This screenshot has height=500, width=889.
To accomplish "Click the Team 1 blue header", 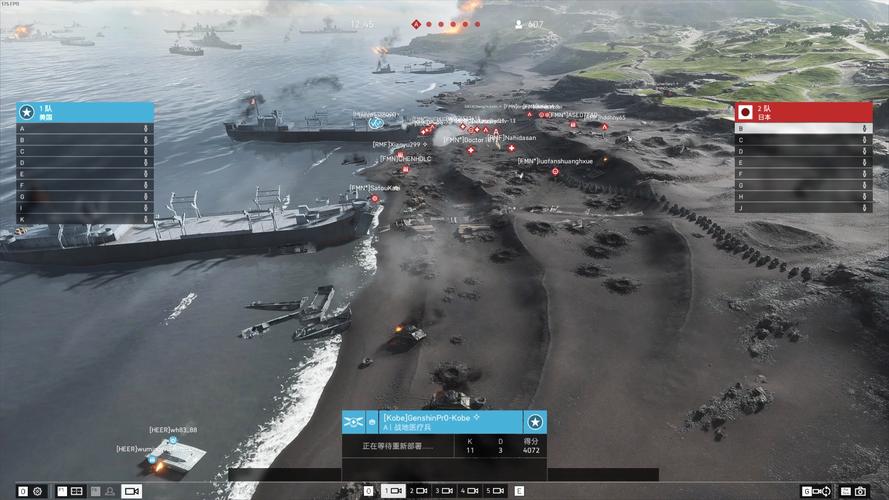I will (84, 112).
